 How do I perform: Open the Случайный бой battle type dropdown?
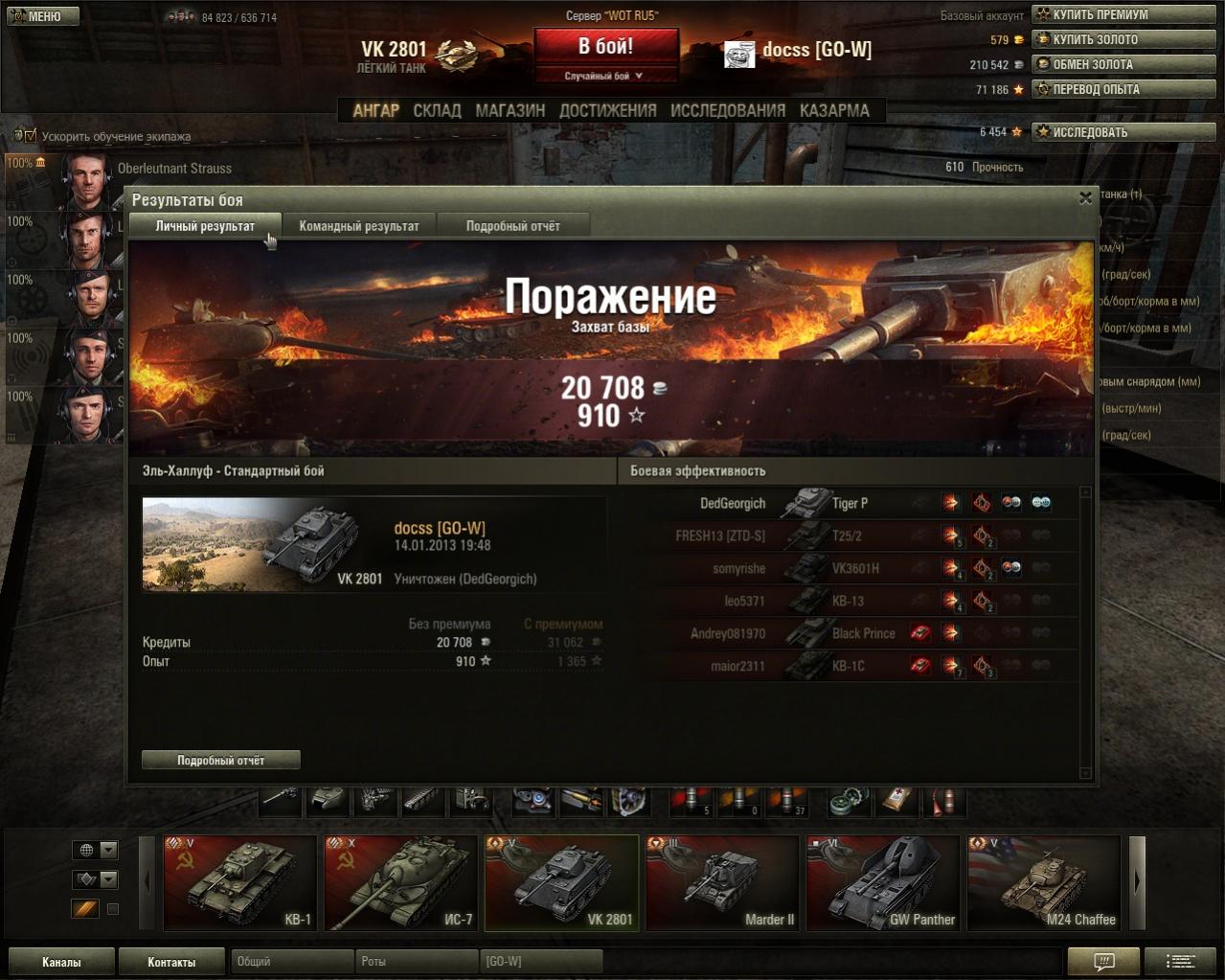click(605, 76)
